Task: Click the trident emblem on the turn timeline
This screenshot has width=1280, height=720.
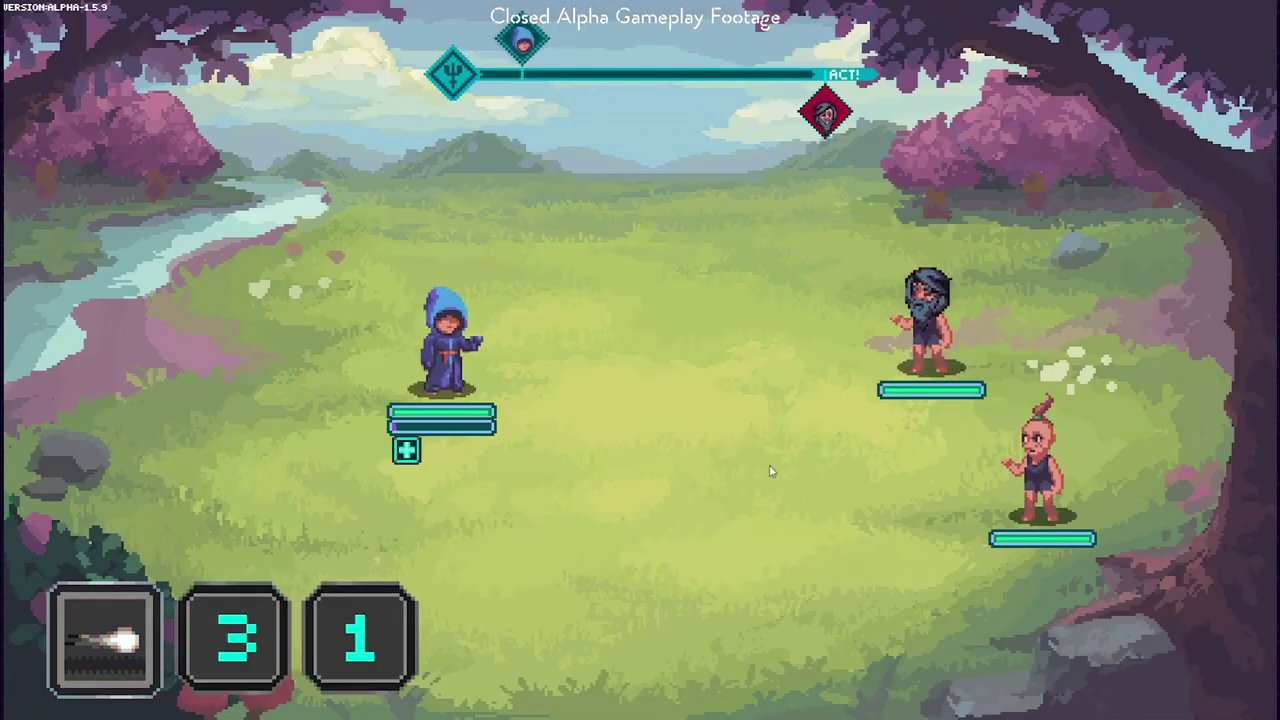Action: (453, 72)
